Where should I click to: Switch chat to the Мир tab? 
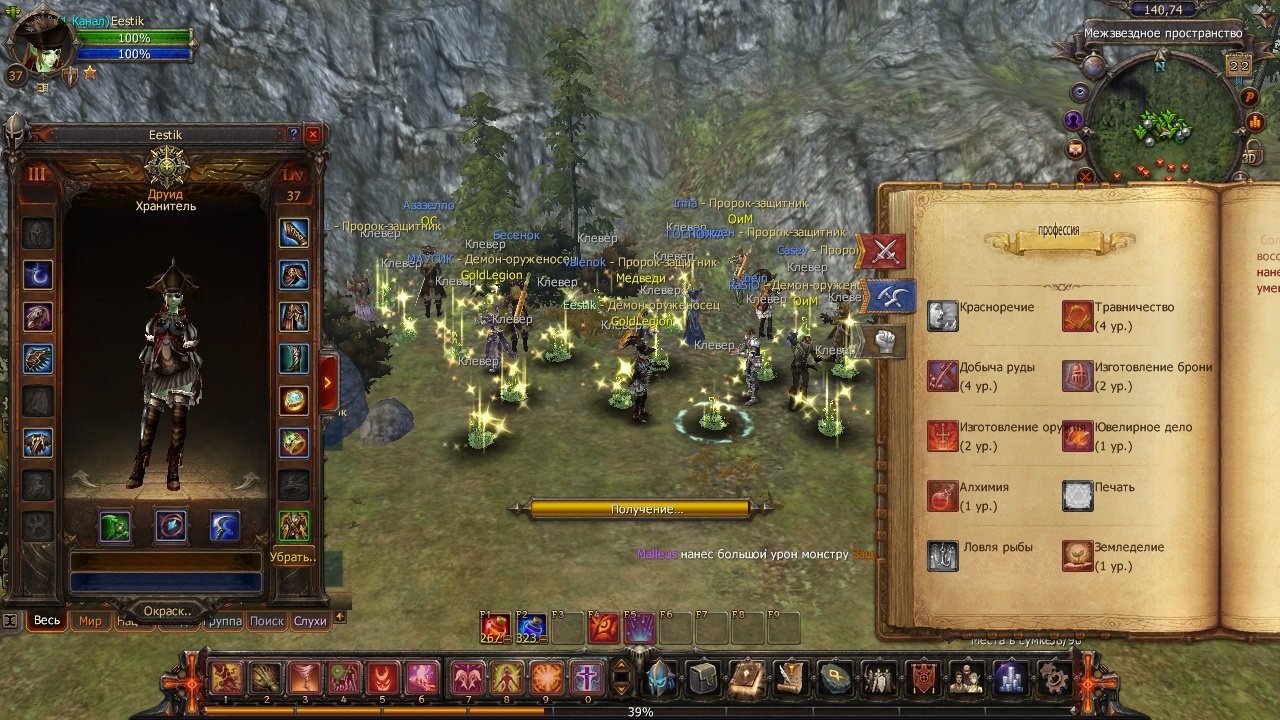pyautogui.click(x=91, y=621)
